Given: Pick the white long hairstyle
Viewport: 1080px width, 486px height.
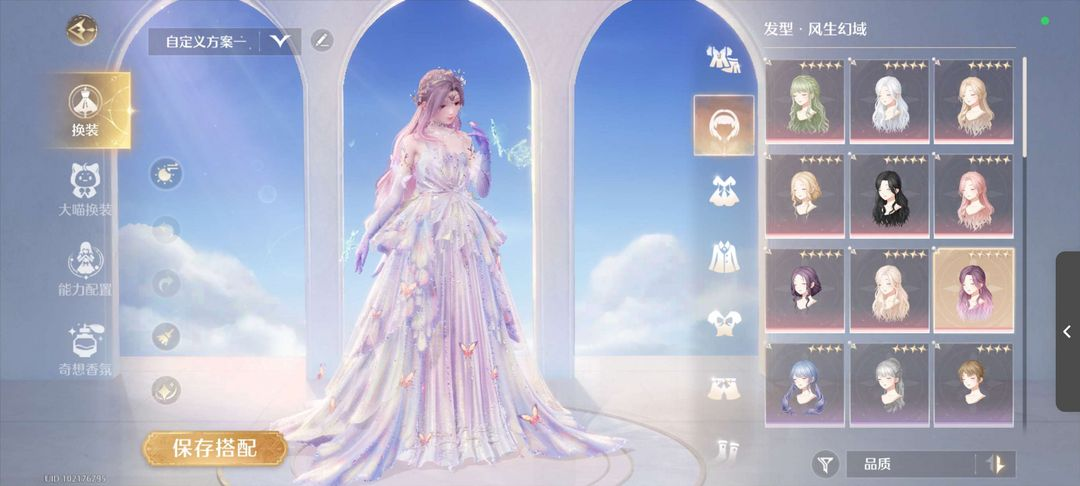Looking at the screenshot, I should (x=890, y=99).
